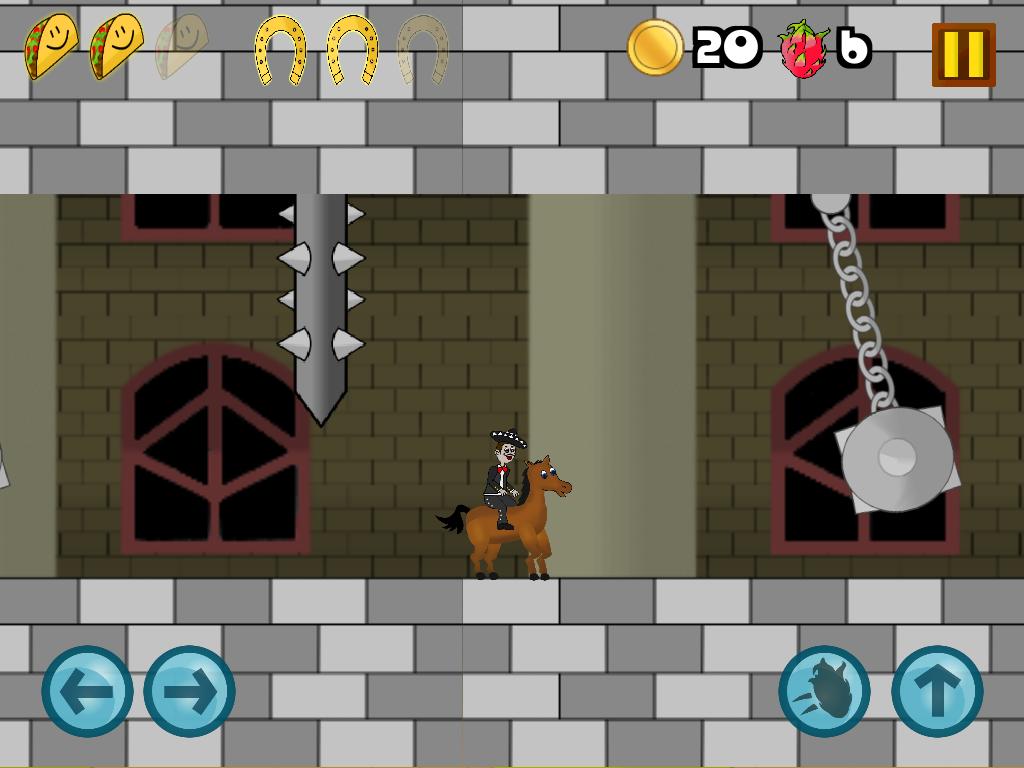The width and height of the screenshot is (1024, 768).
Task: Activate the horse dash attack button
Action: tap(825, 691)
